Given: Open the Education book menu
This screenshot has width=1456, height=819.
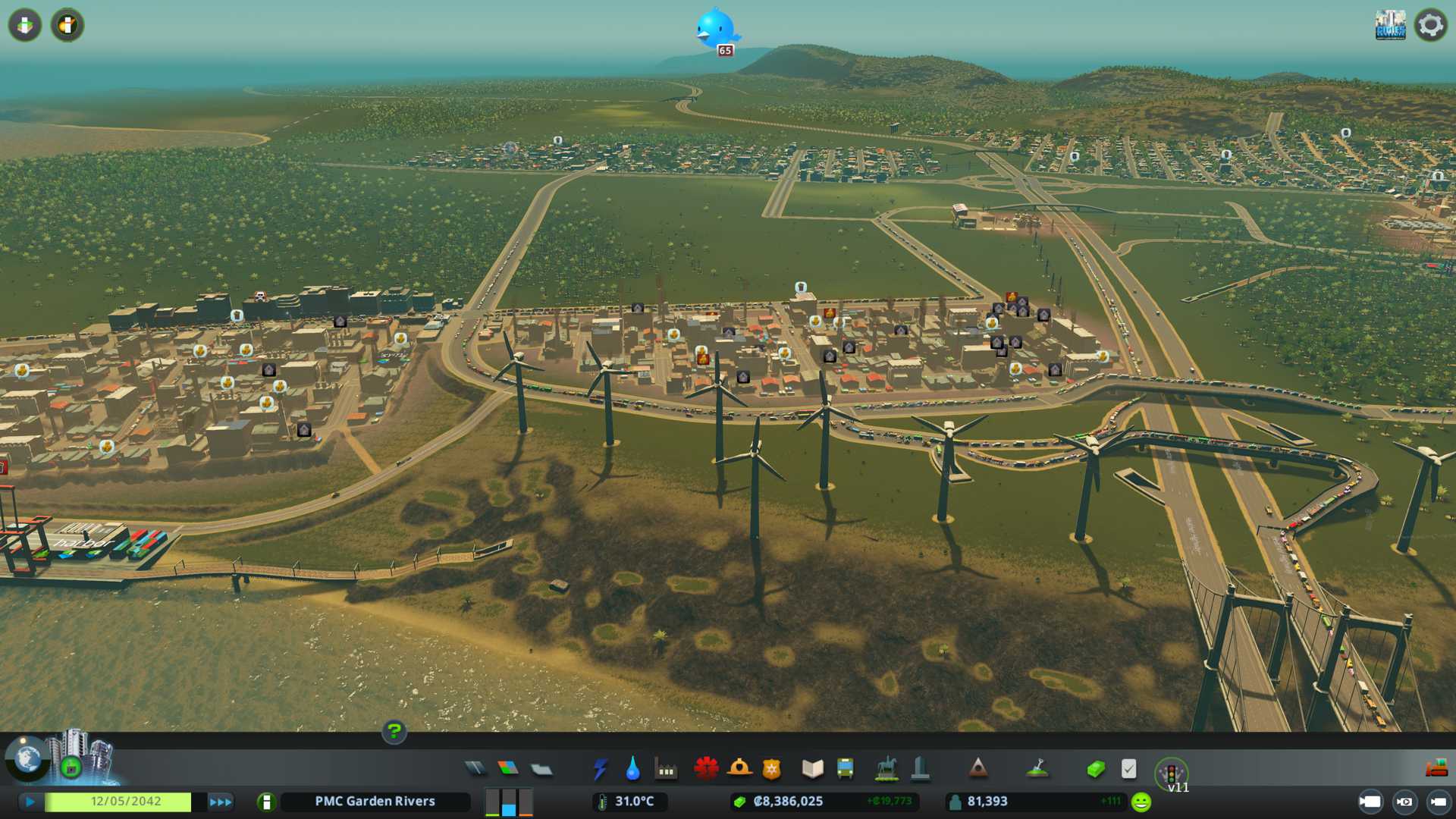Looking at the screenshot, I should click(x=812, y=769).
